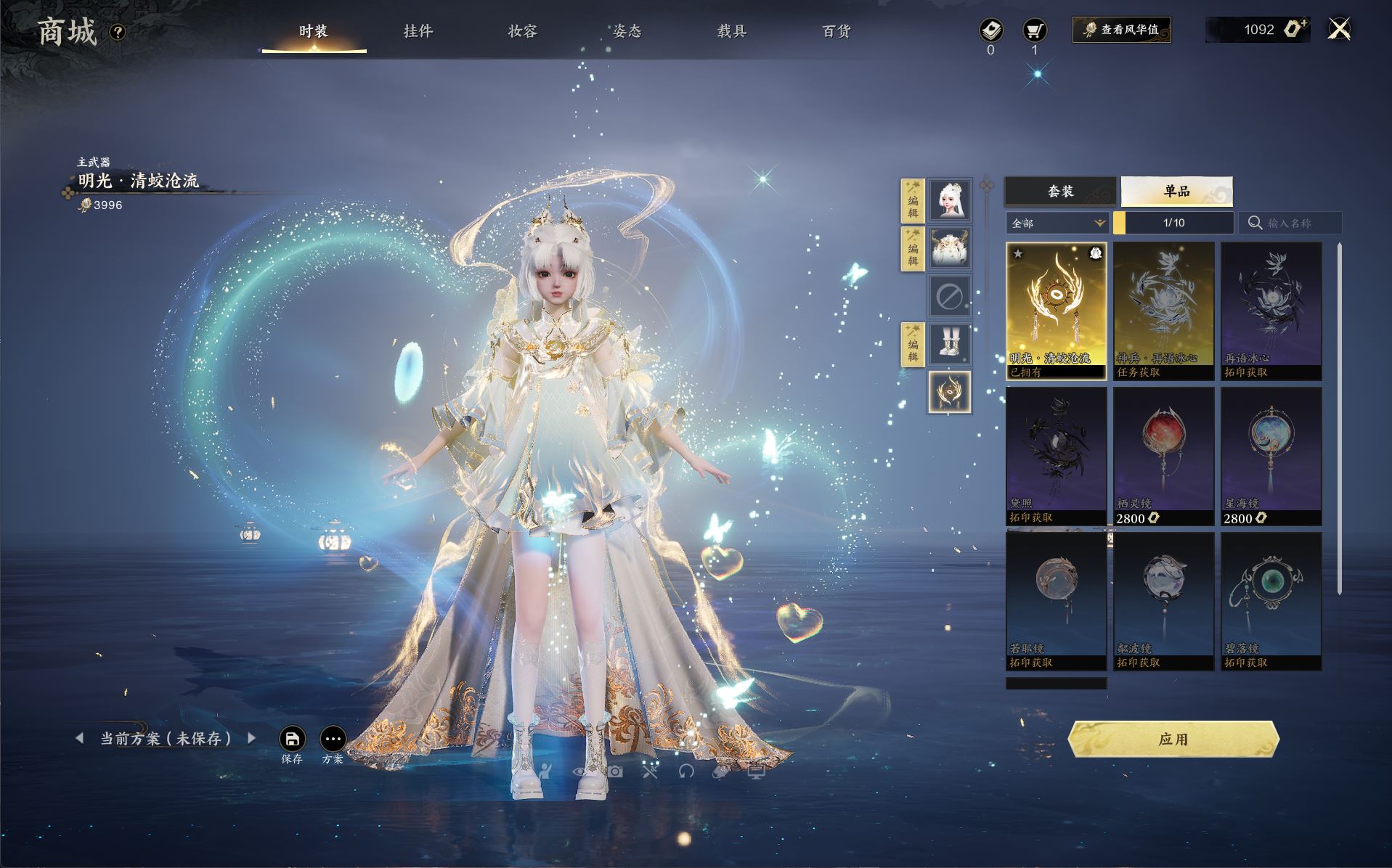This screenshot has width=1392, height=868.
Task: Open the 全部 filter dropdown
Action: [x=1057, y=223]
